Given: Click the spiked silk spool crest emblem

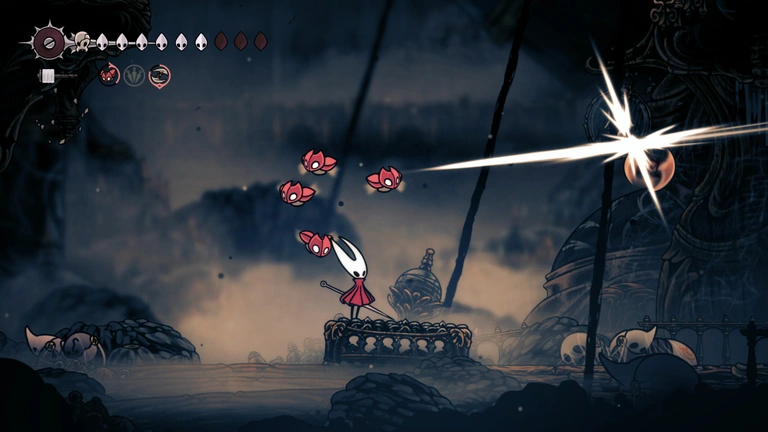Looking at the screenshot, I should pos(47,42).
